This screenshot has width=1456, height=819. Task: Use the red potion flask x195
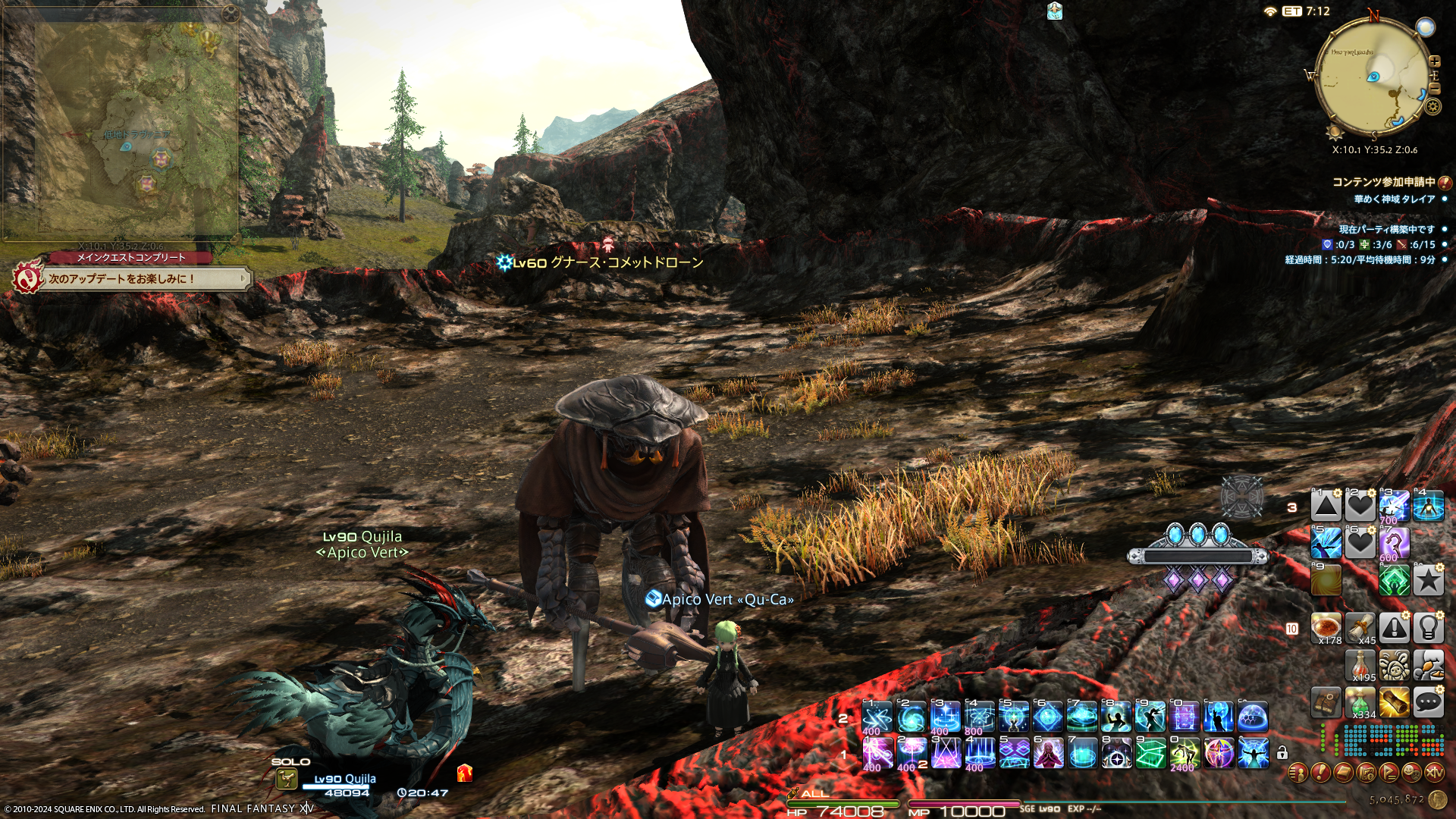pos(1360,665)
